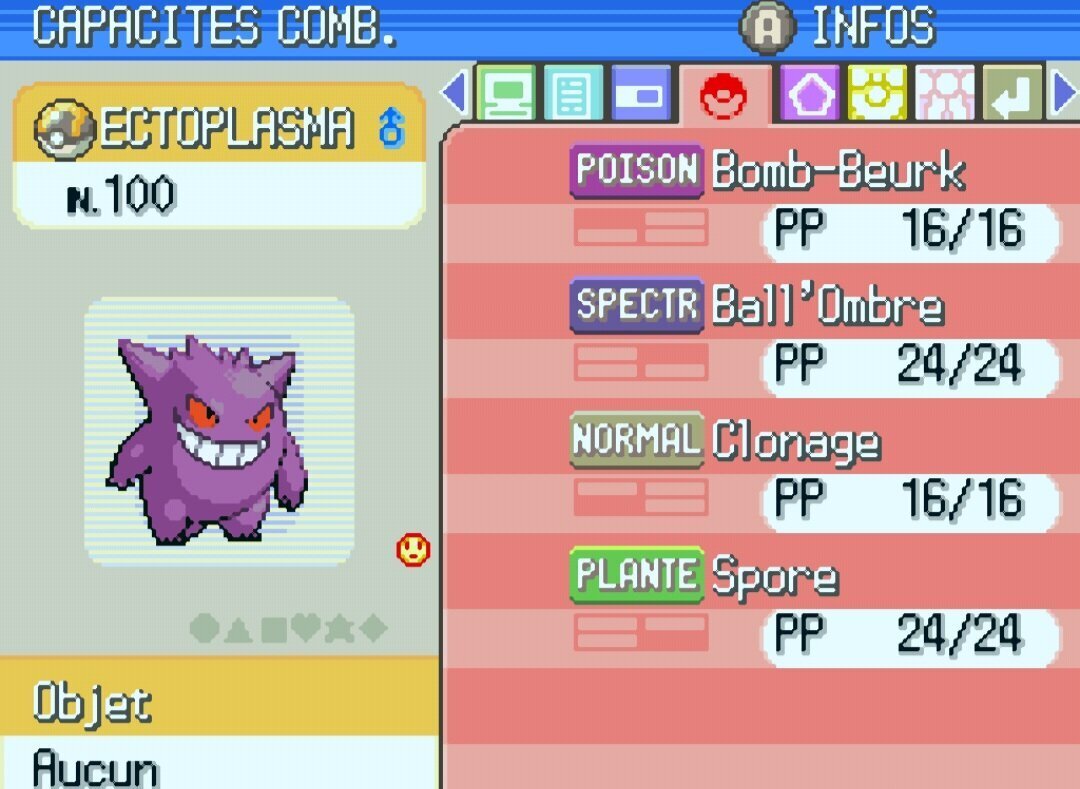Open the purple pentagon condition tab
The width and height of the screenshot is (1080, 789).
[x=808, y=94]
